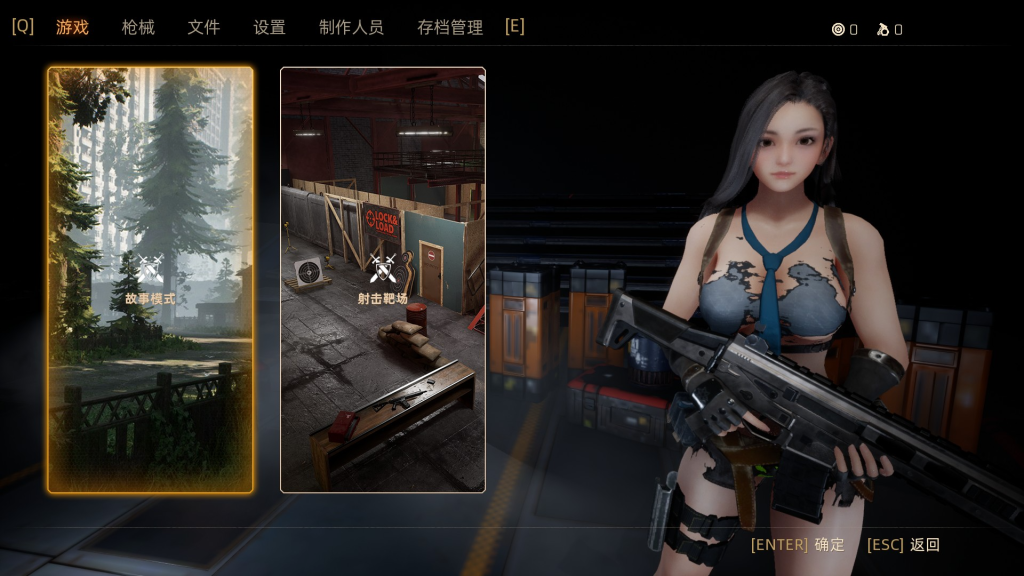Go back using the 返回 button

[924, 545]
